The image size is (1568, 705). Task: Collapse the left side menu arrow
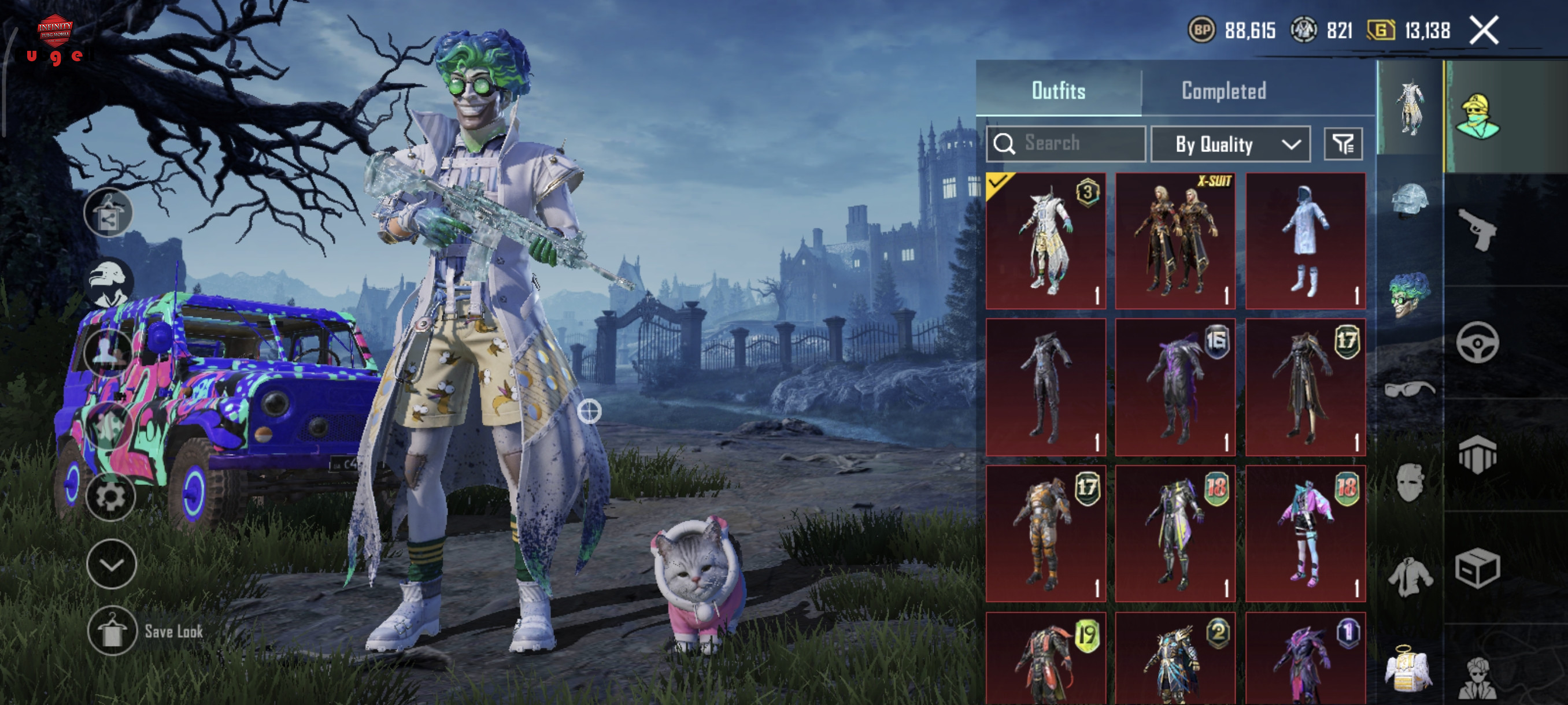tap(112, 564)
